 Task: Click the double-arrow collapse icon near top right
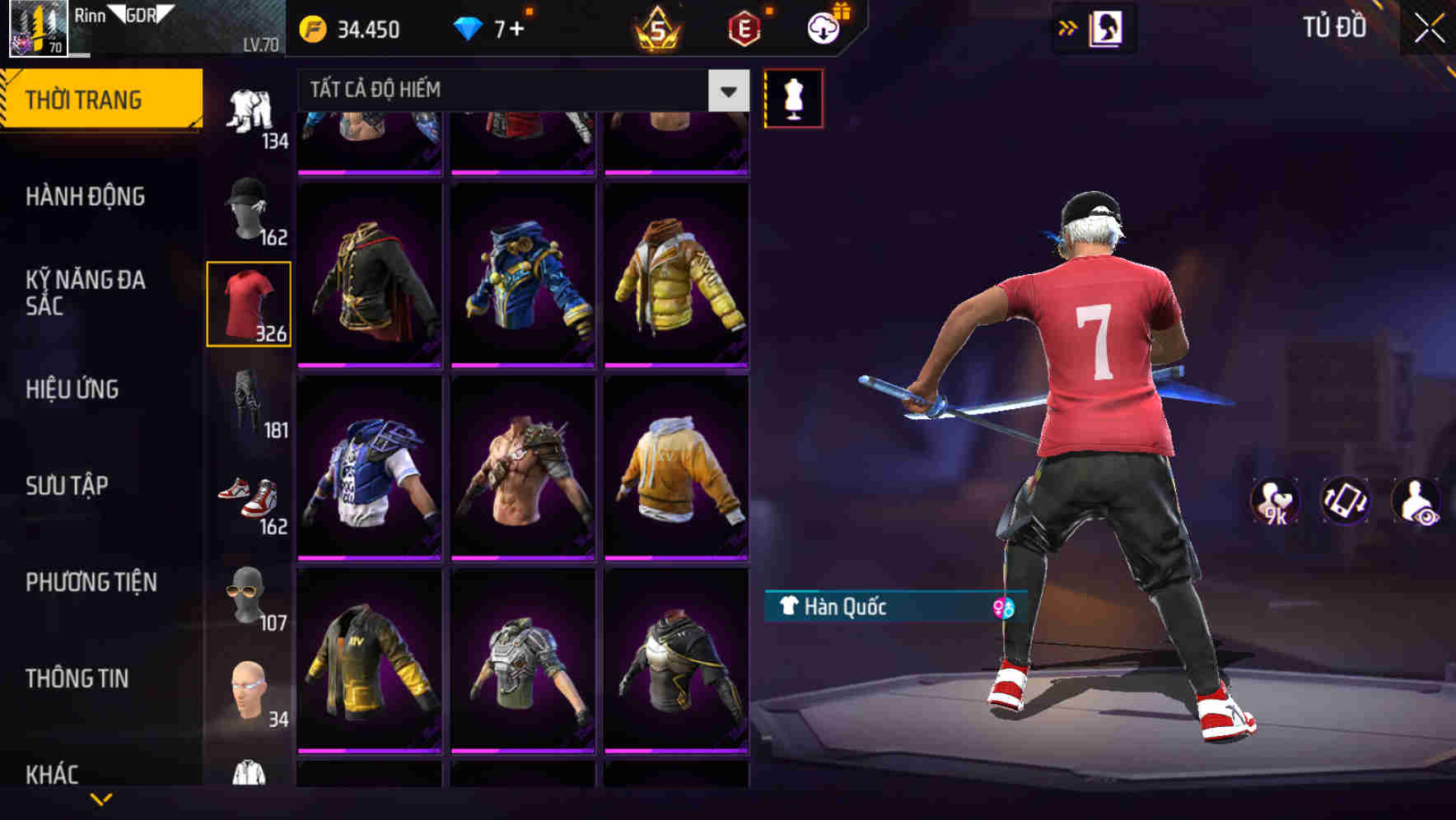click(x=1067, y=27)
